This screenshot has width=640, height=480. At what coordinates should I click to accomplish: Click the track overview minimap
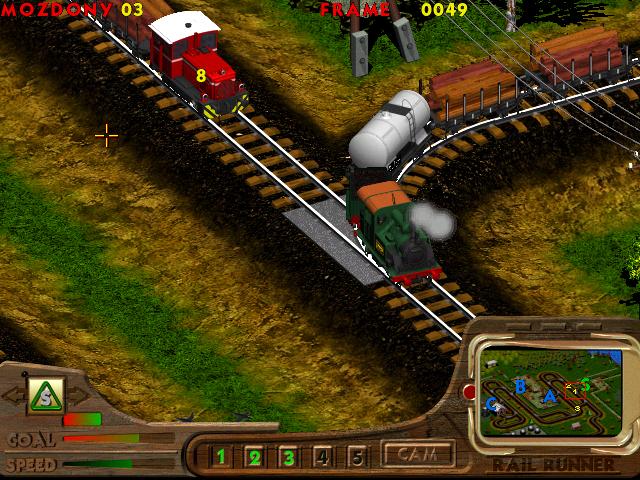(x=549, y=393)
